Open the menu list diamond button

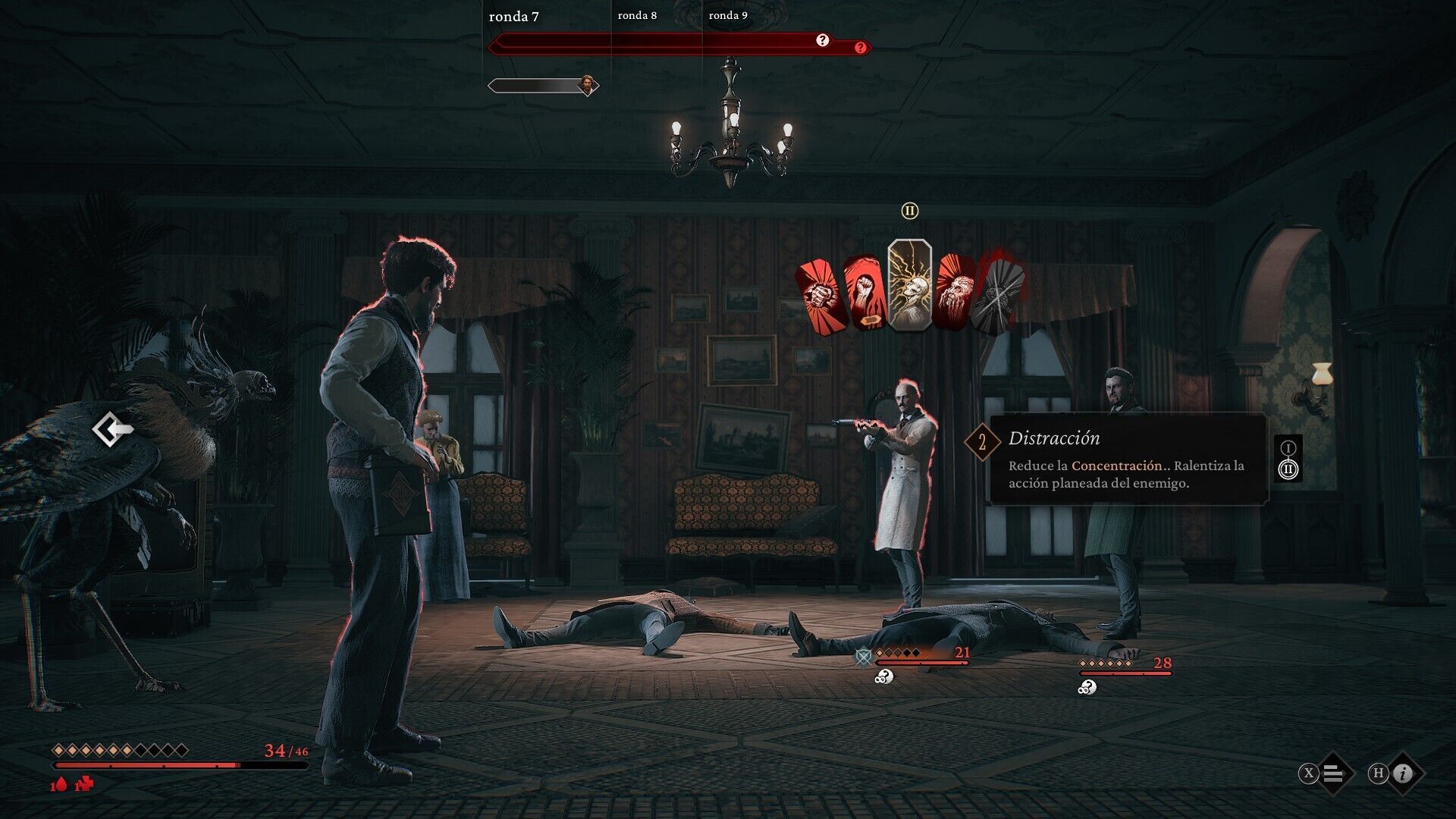pos(1334,773)
